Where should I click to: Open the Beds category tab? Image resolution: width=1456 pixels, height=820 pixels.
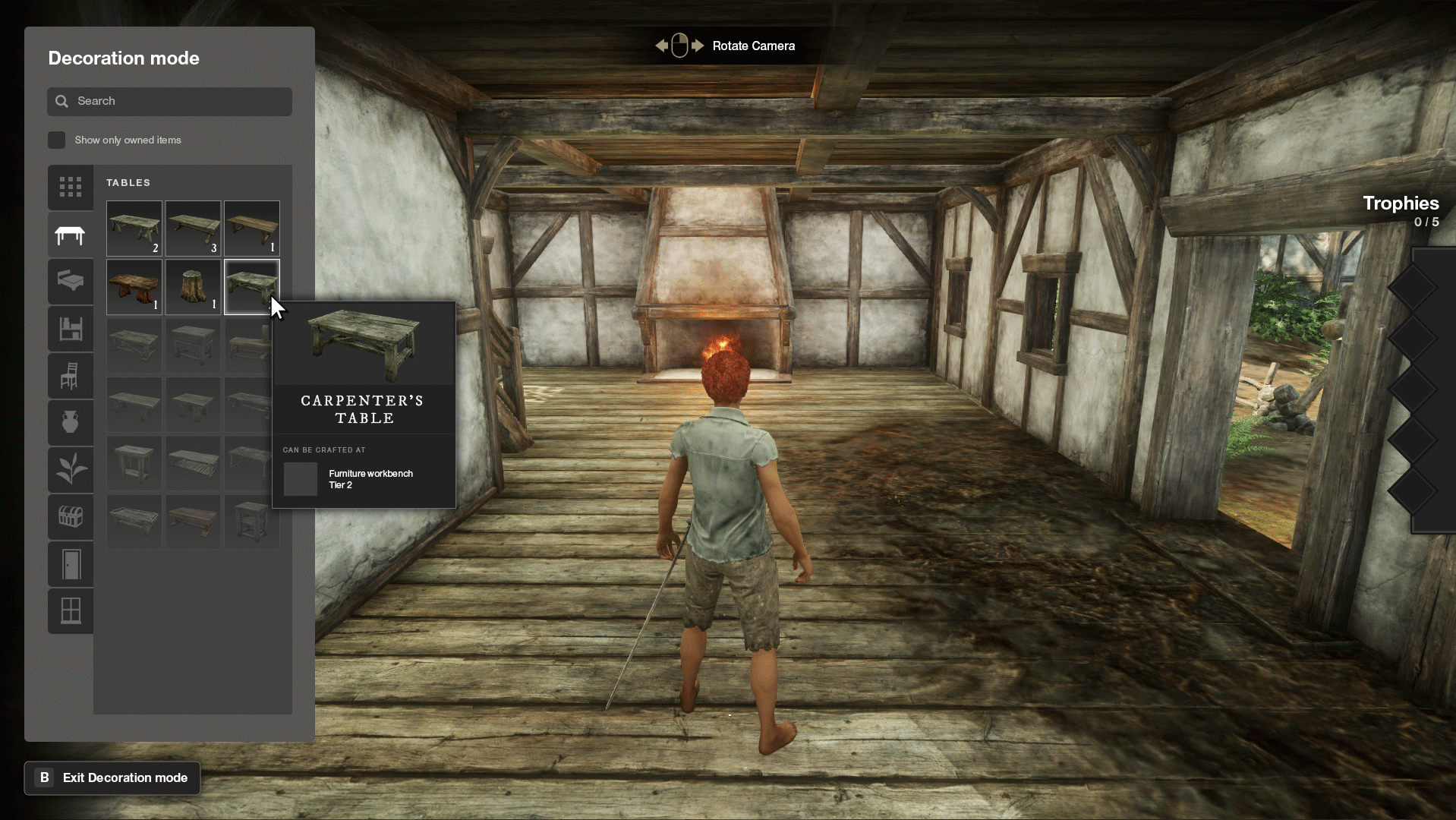point(71,282)
